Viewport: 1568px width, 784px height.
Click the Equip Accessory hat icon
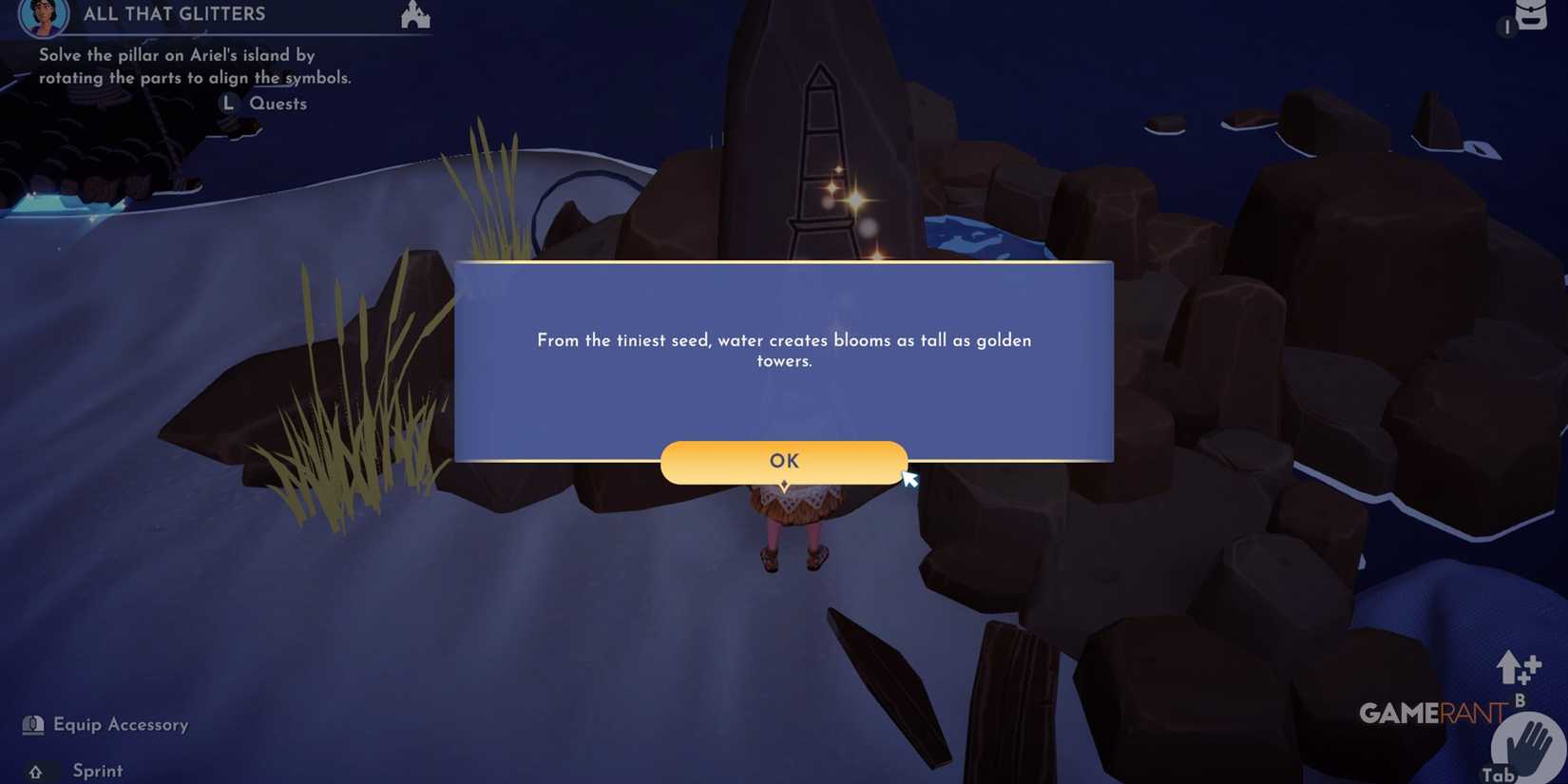pos(33,723)
